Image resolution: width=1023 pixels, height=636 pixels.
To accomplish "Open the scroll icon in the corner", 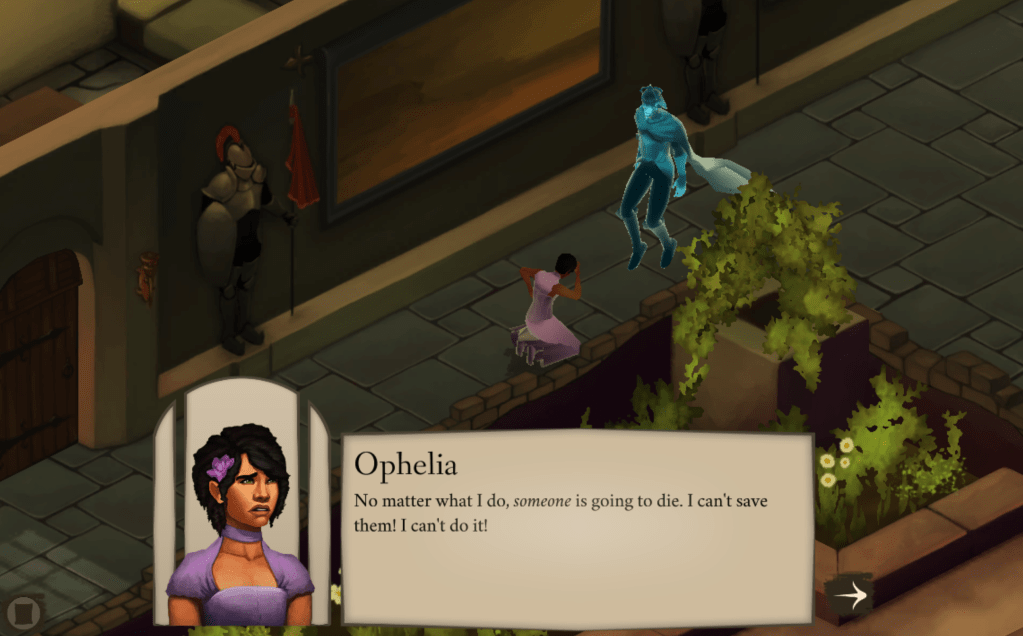I will pos(22,611).
